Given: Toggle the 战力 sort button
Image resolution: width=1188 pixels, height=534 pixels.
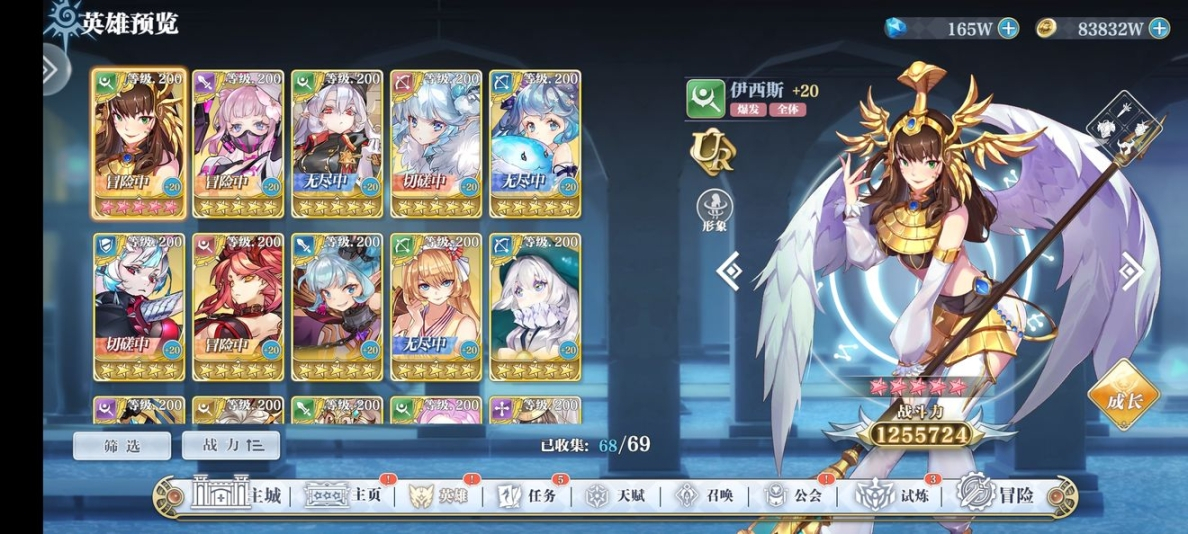Looking at the screenshot, I should coord(230,446).
